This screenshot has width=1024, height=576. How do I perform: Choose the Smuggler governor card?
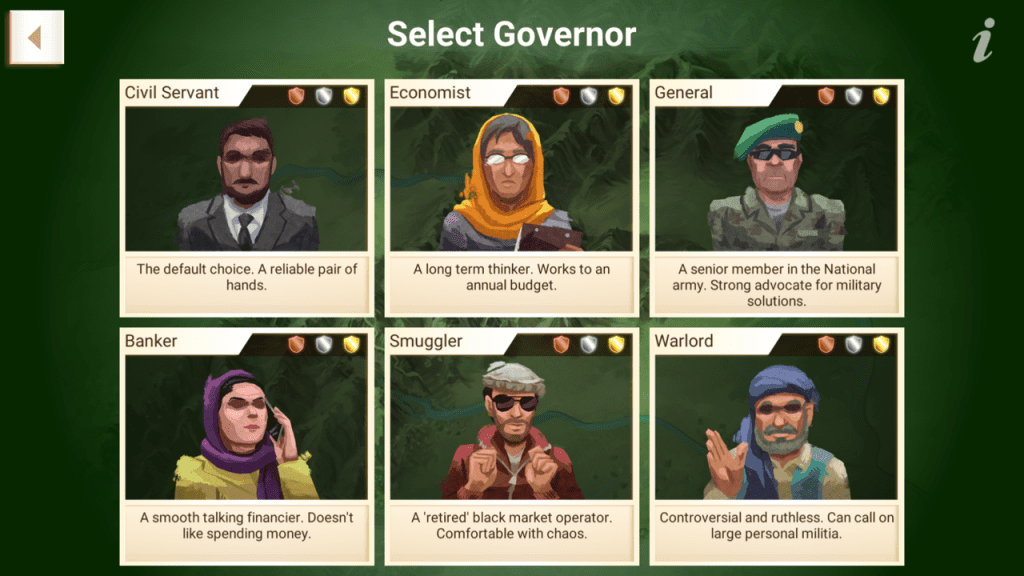click(x=511, y=445)
